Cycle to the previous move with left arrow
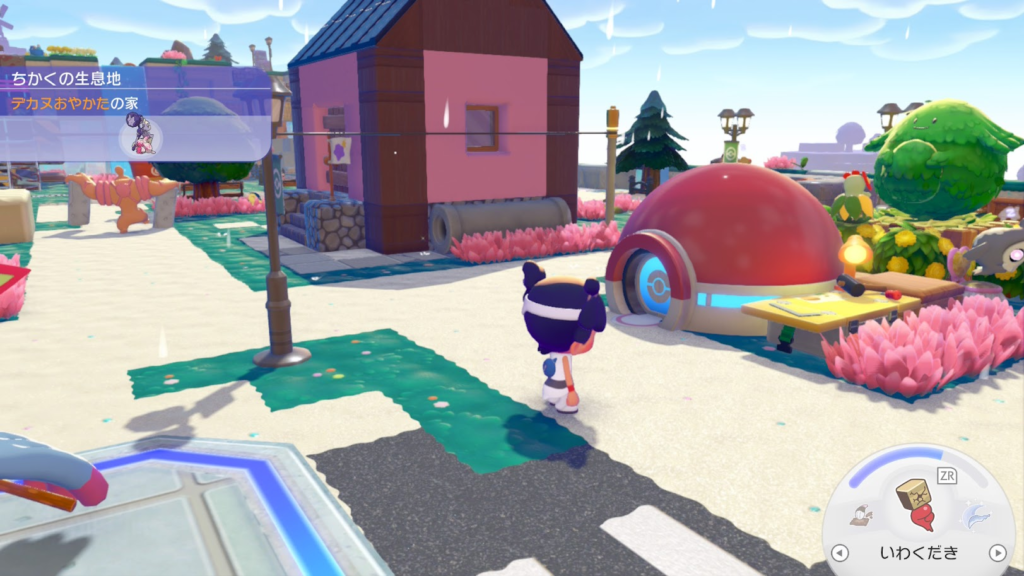The height and width of the screenshot is (576, 1024). pyautogui.click(x=841, y=553)
